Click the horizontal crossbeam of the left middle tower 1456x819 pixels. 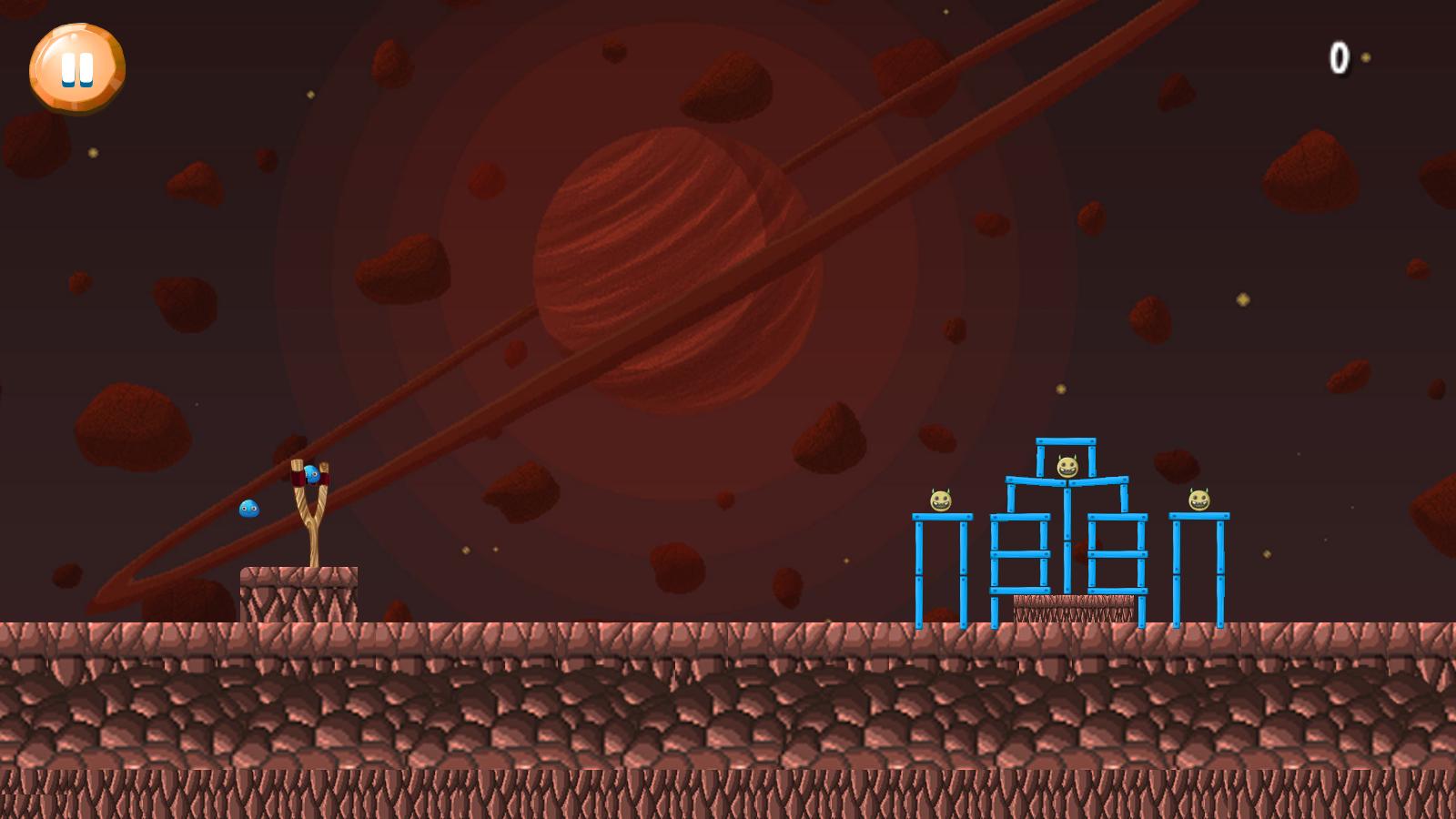[x=1020, y=553]
